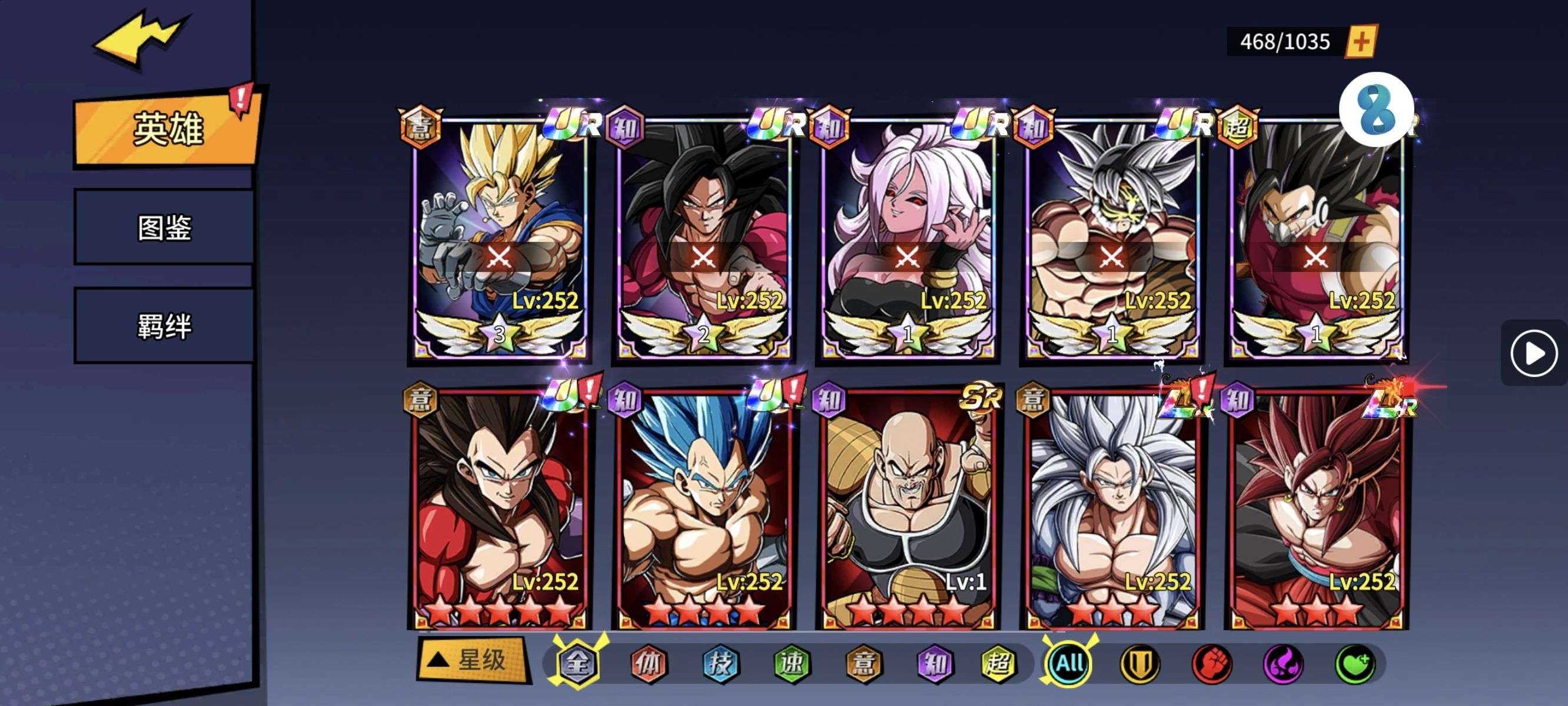
Task: Change sorting with the 星级 button
Action: point(471,660)
